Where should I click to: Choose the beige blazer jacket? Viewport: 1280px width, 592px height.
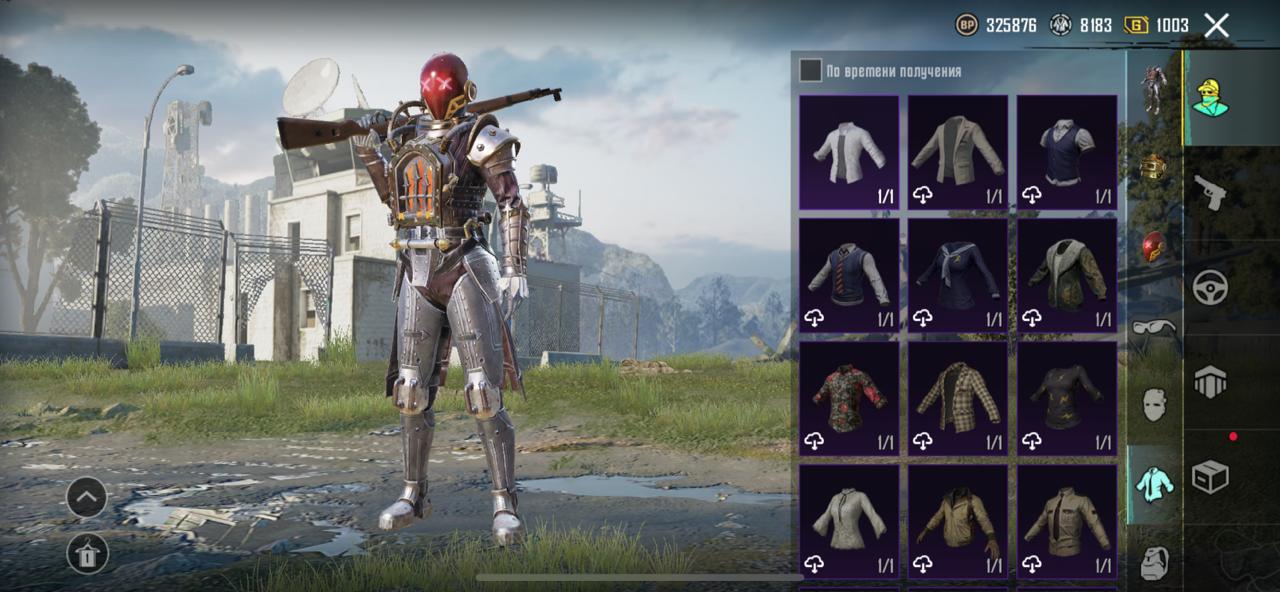[x=958, y=152]
